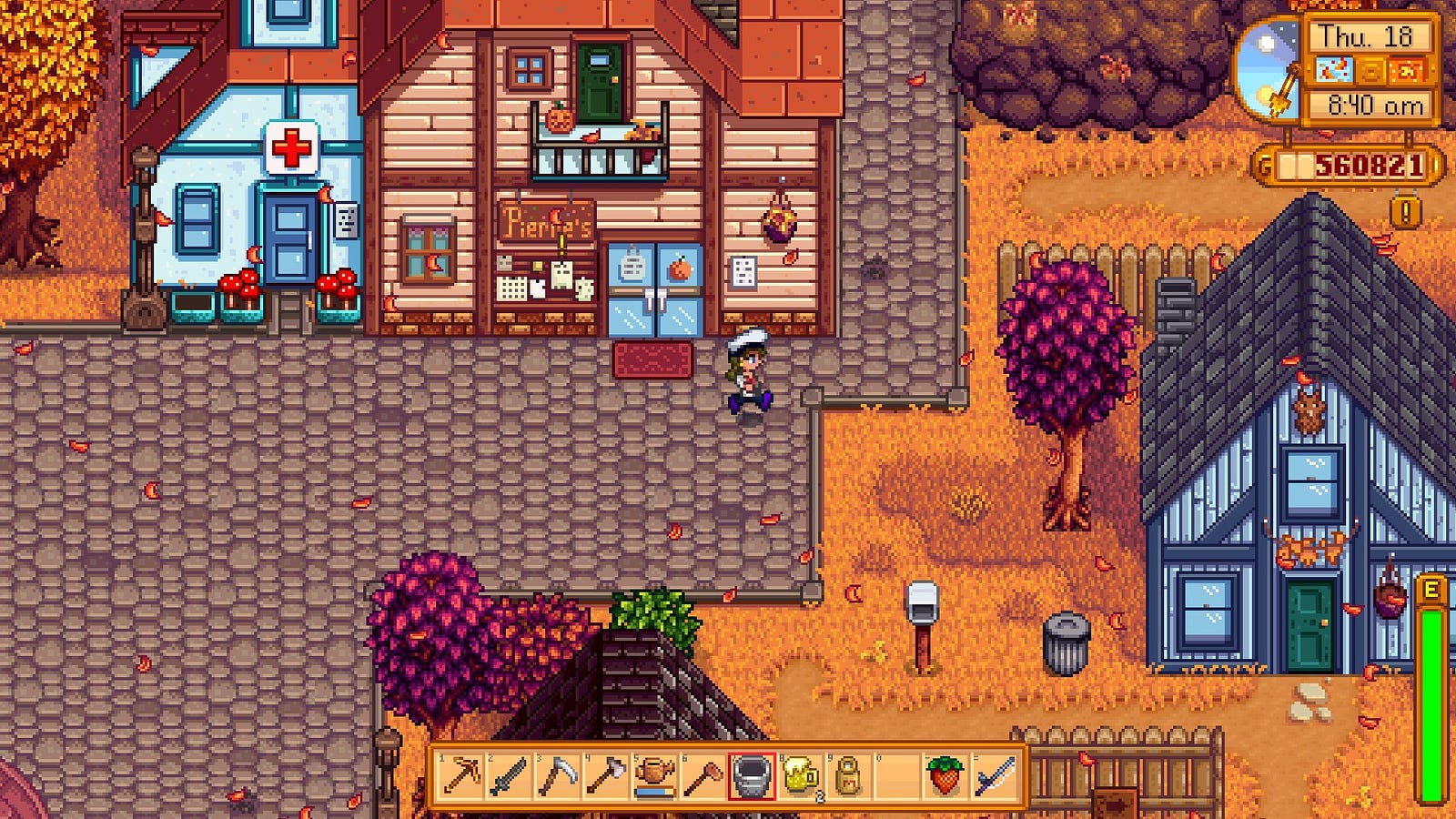Select the strawberry in the hotbar

click(945, 776)
